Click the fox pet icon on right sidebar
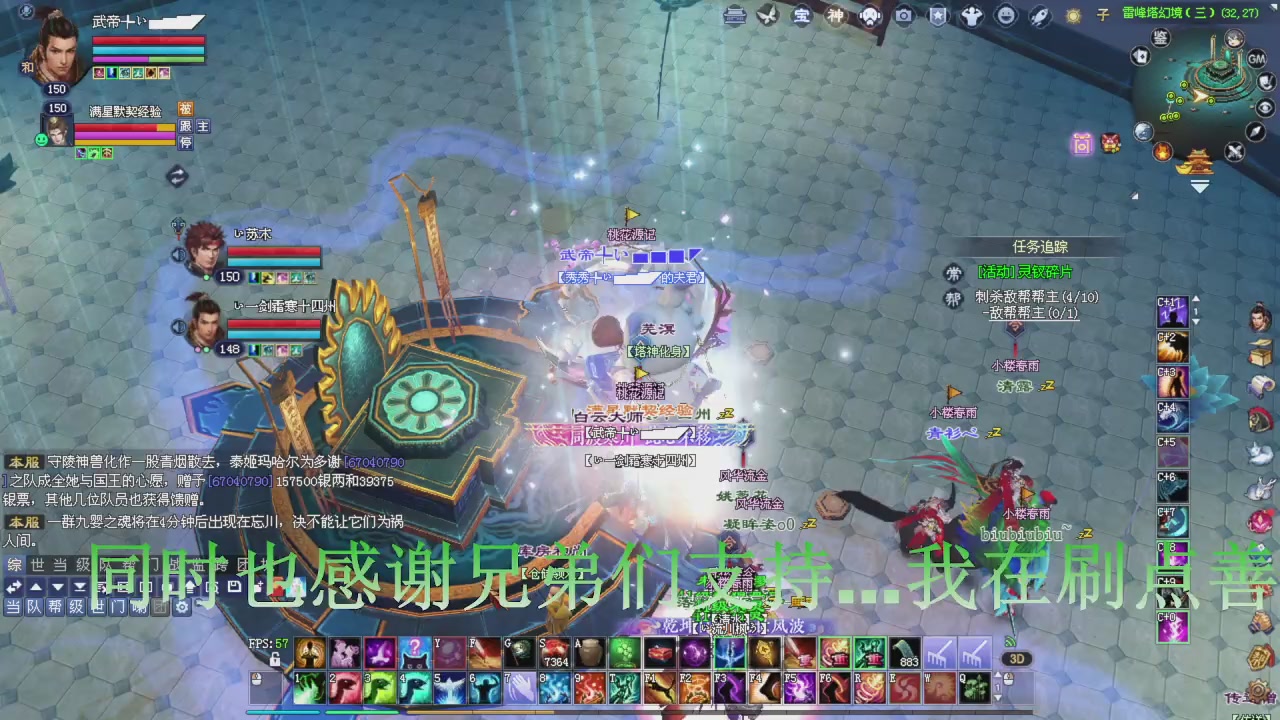The width and height of the screenshot is (1280, 720). (1259, 451)
